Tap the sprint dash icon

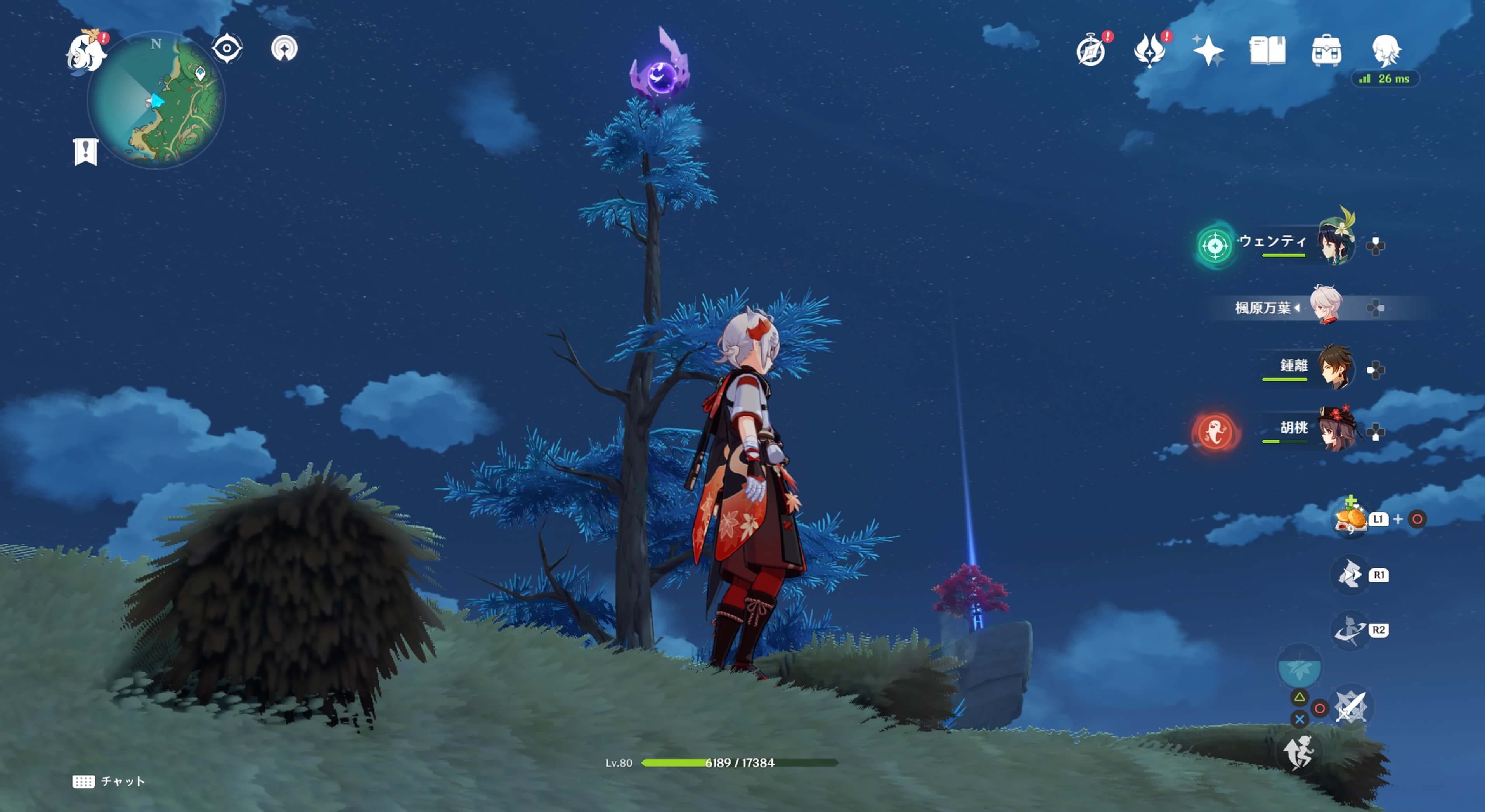1298,751
